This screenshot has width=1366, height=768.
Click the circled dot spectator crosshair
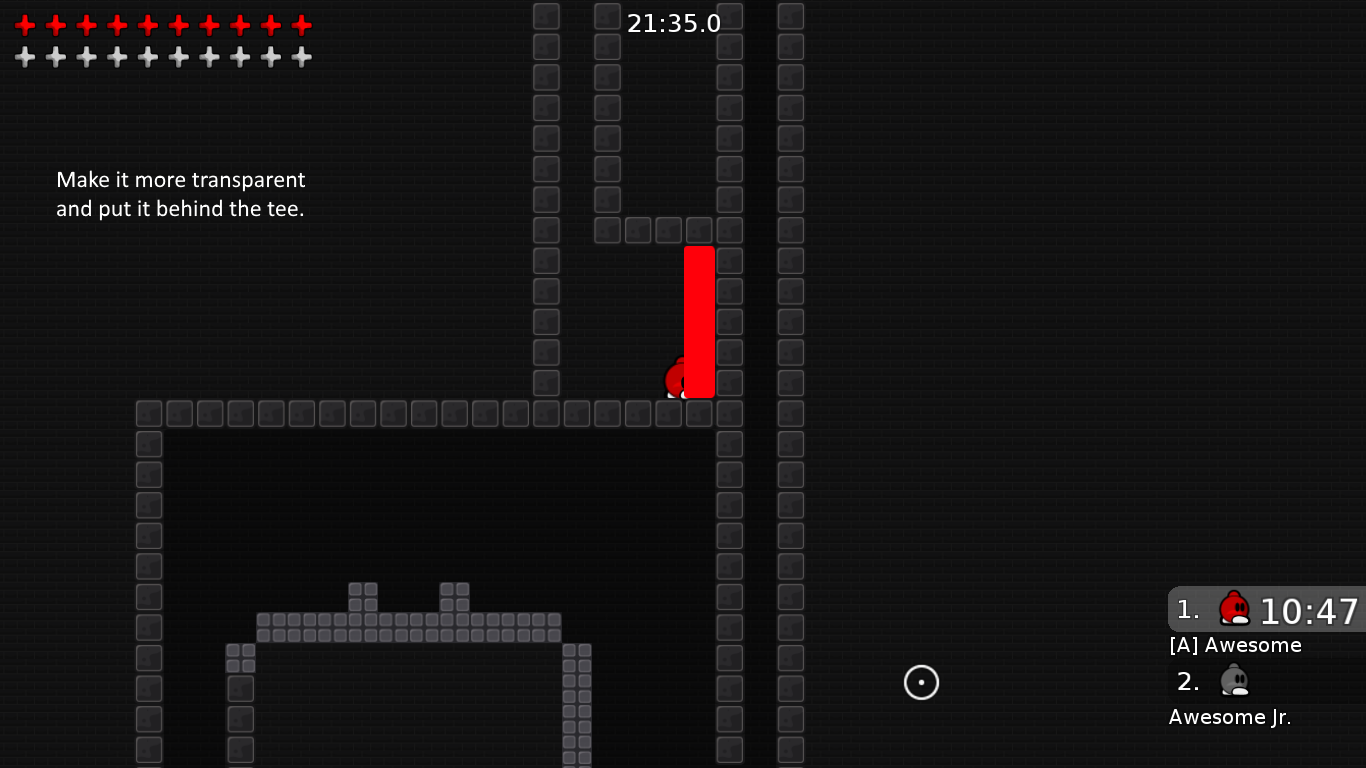(921, 683)
